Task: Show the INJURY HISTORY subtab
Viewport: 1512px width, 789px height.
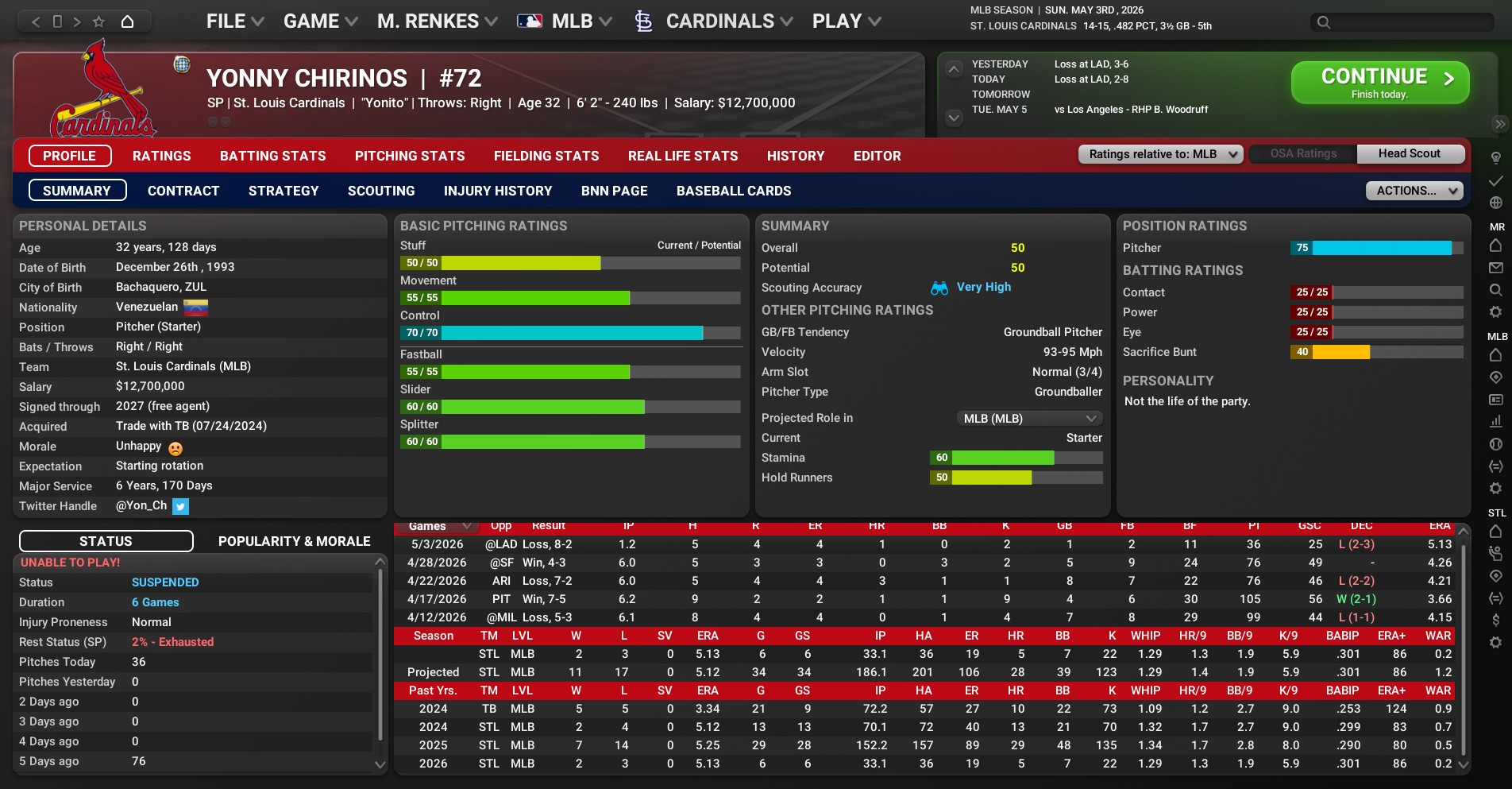Action: point(498,191)
